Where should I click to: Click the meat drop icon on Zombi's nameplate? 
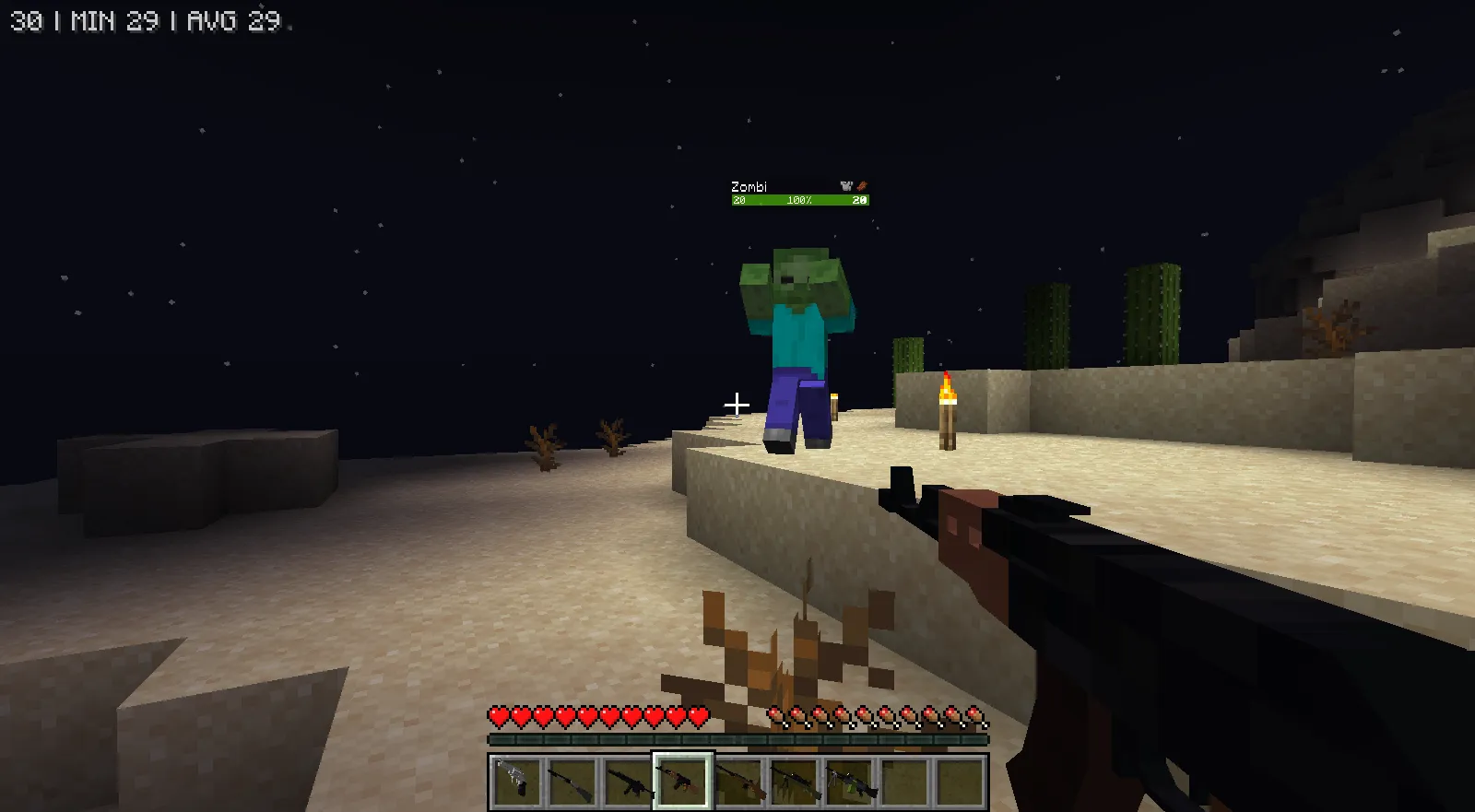pyautogui.click(x=862, y=186)
